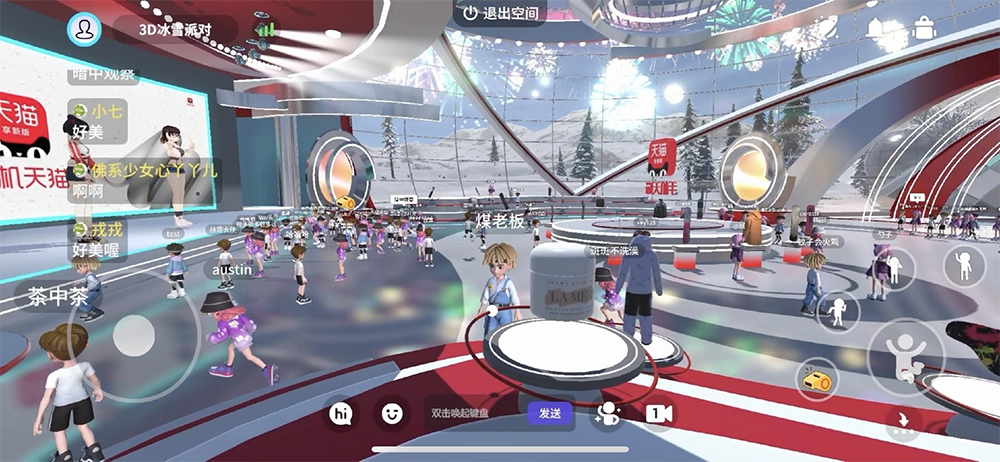Image resolution: width=1000 pixels, height=462 pixels.
Task: Send the message with 发送 button
Action: (x=551, y=413)
